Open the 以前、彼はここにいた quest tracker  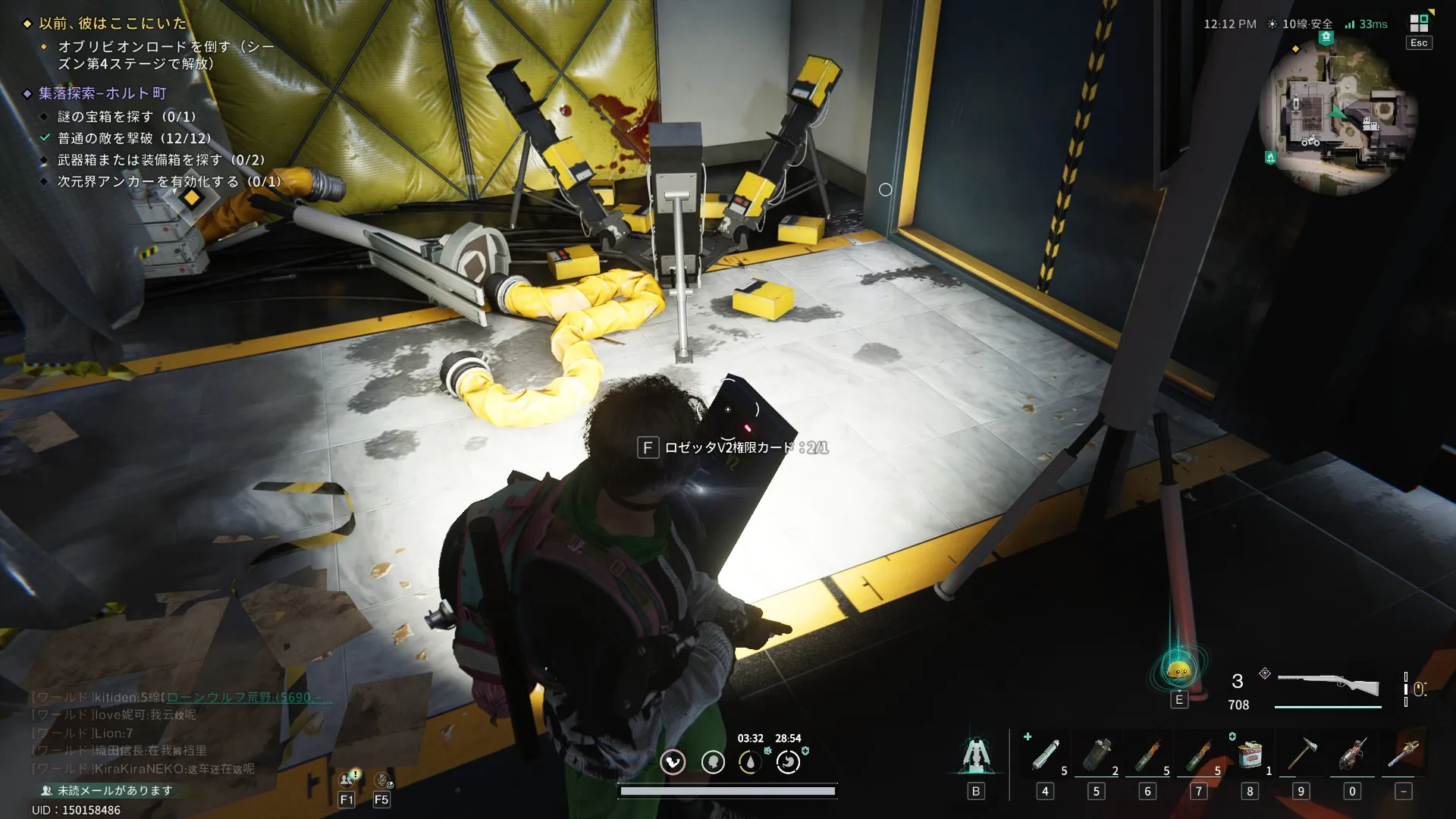click(x=112, y=24)
